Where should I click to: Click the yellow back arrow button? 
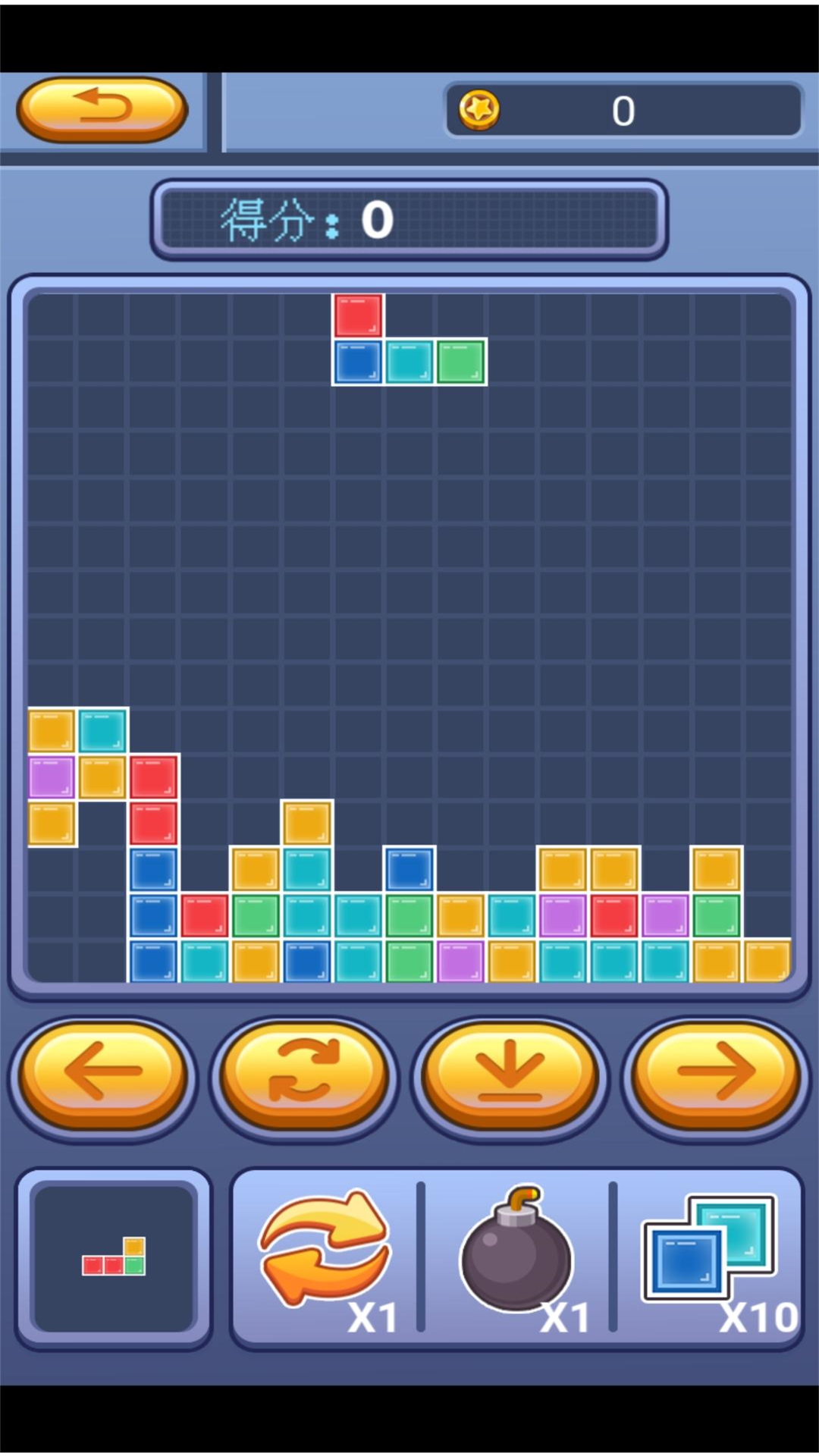pyautogui.click(x=102, y=109)
